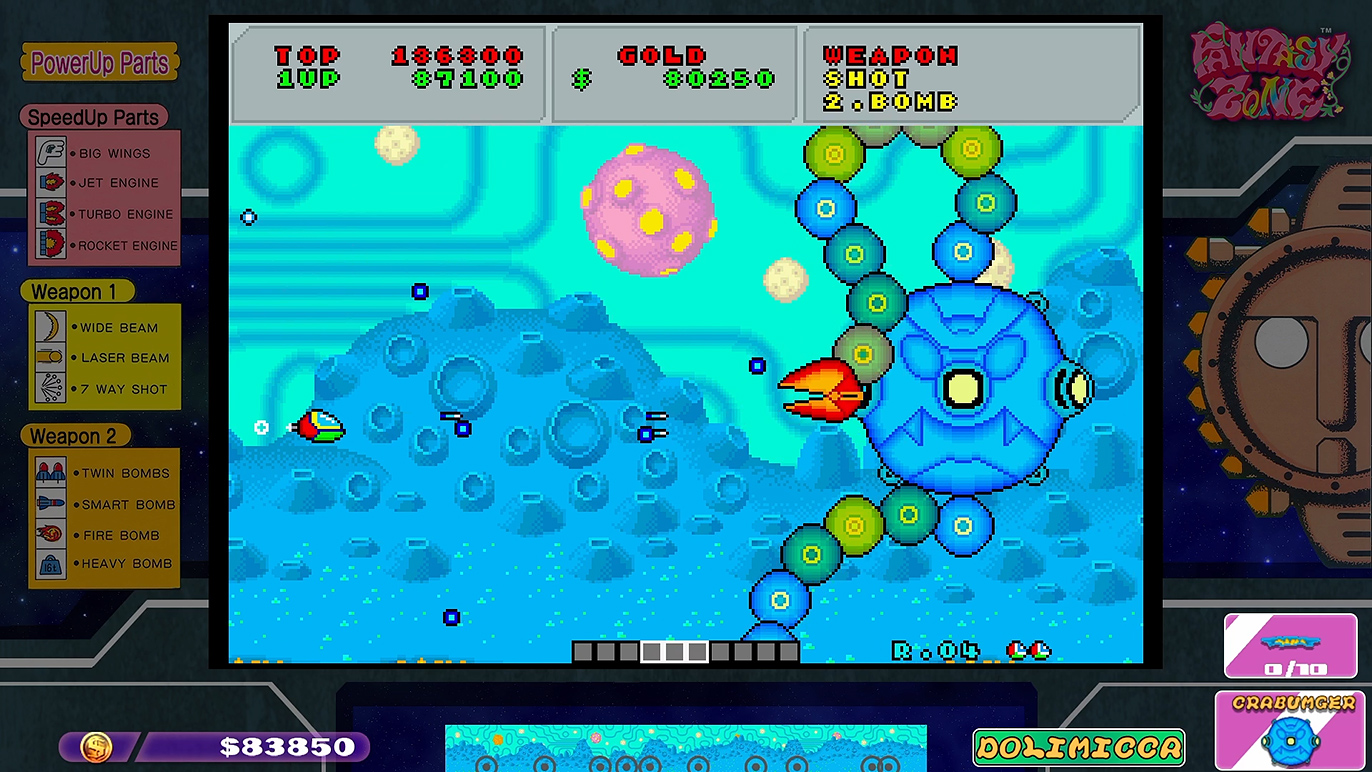
Task: Pick the 7 Way Shot weapon
Action: tap(105, 389)
